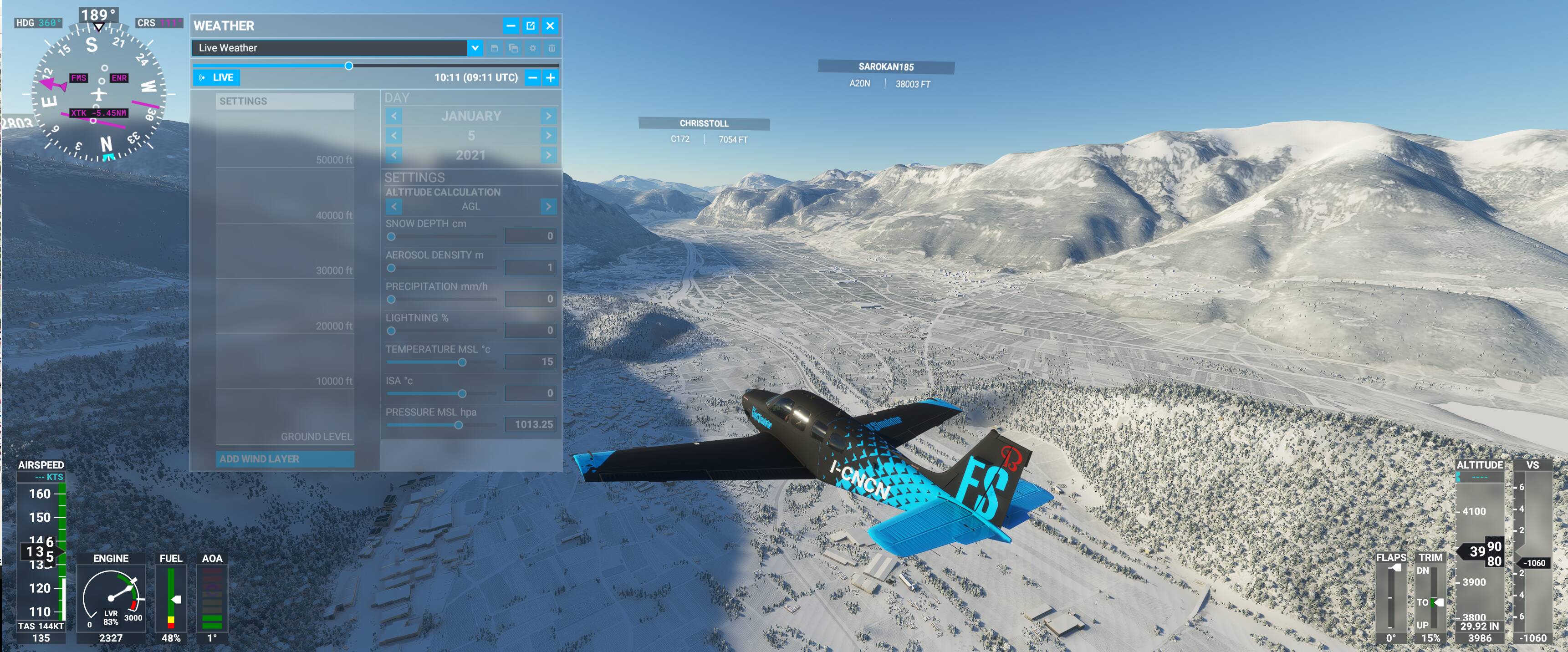The image size is (1568, 652).
Task: Duplicate the Live Weather preset
Action: coord(513,49)
